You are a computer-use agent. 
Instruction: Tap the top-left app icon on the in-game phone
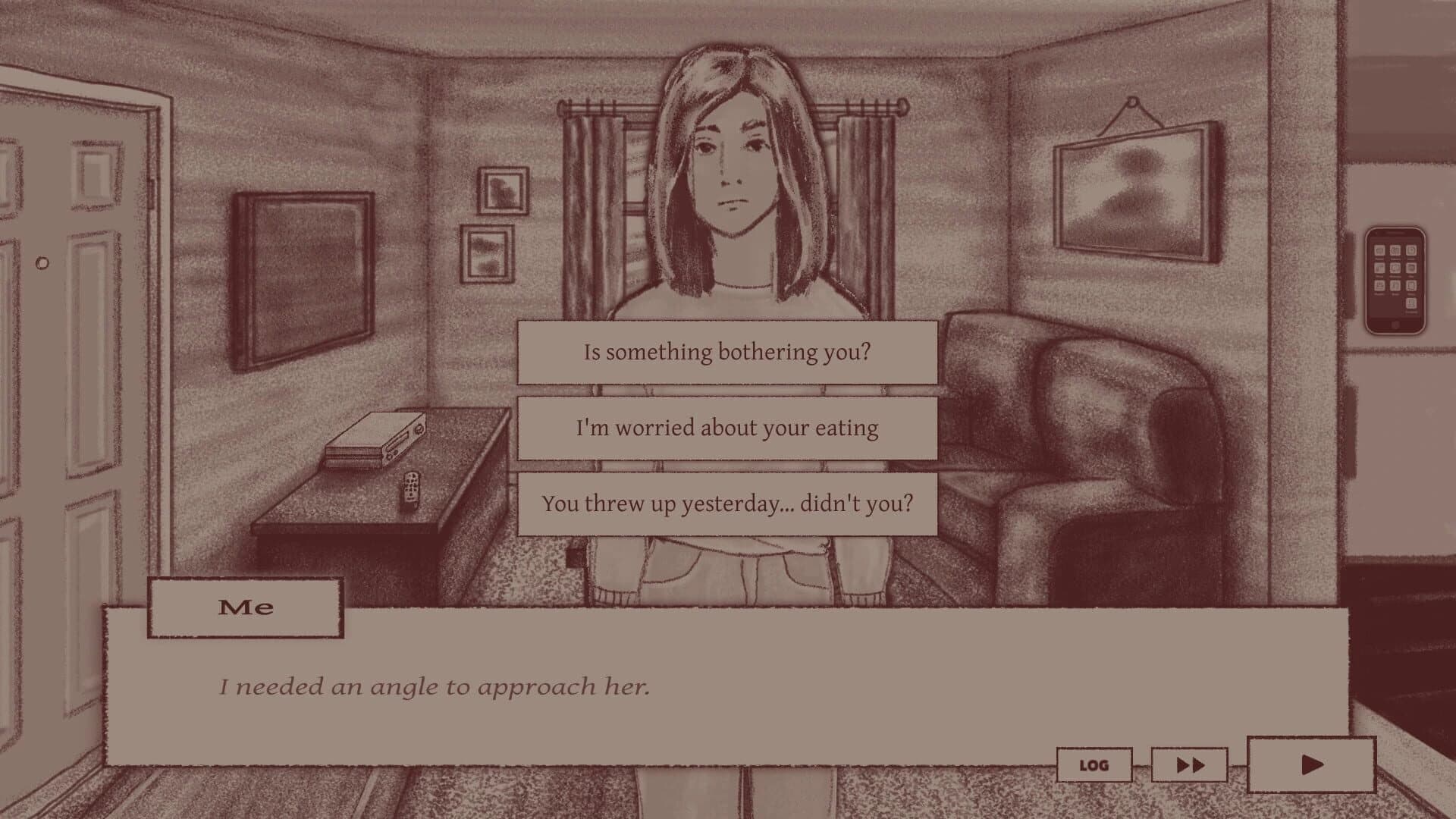pos(1380,249)
